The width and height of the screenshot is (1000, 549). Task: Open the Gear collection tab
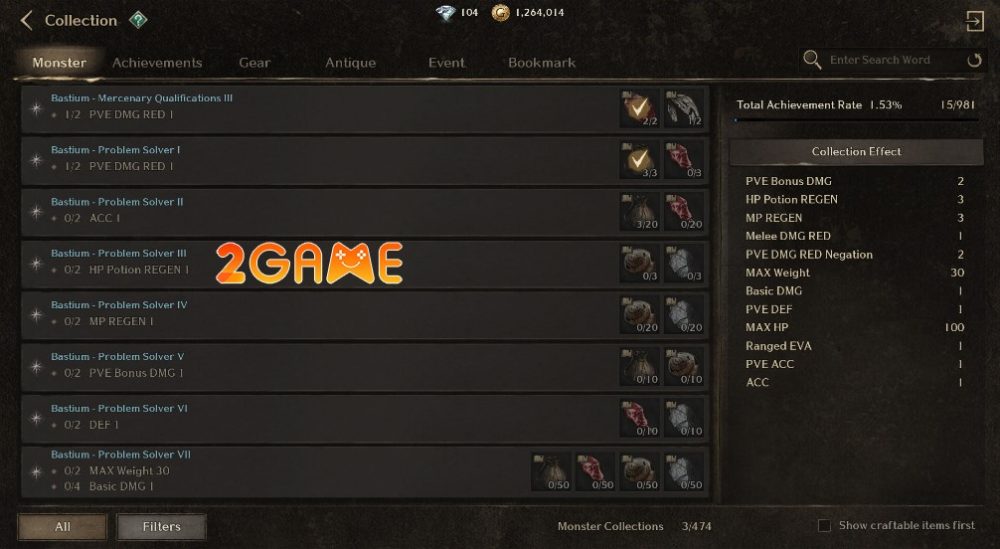point(254,62)
